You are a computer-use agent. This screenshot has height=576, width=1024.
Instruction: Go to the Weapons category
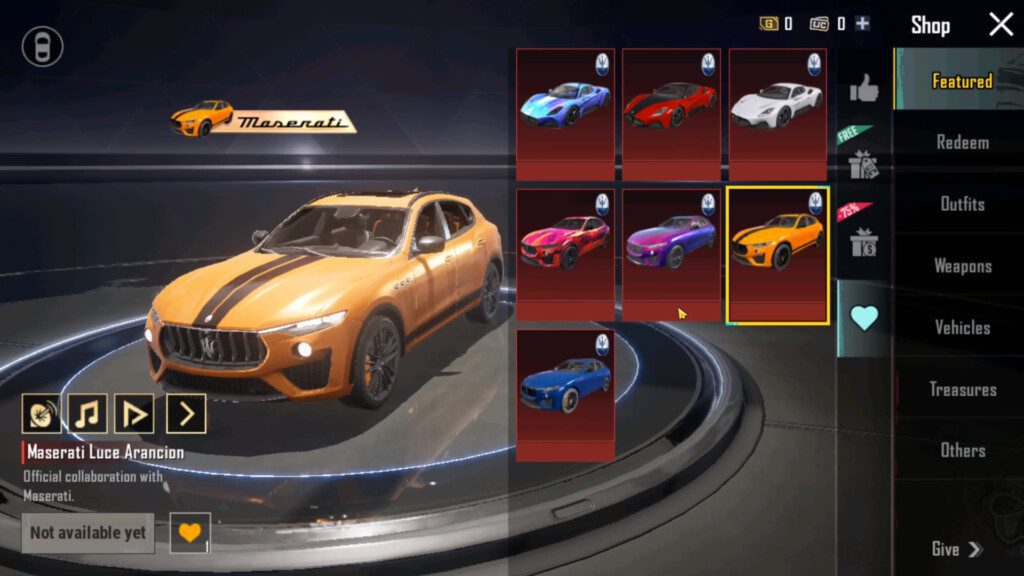coord(962,266)
